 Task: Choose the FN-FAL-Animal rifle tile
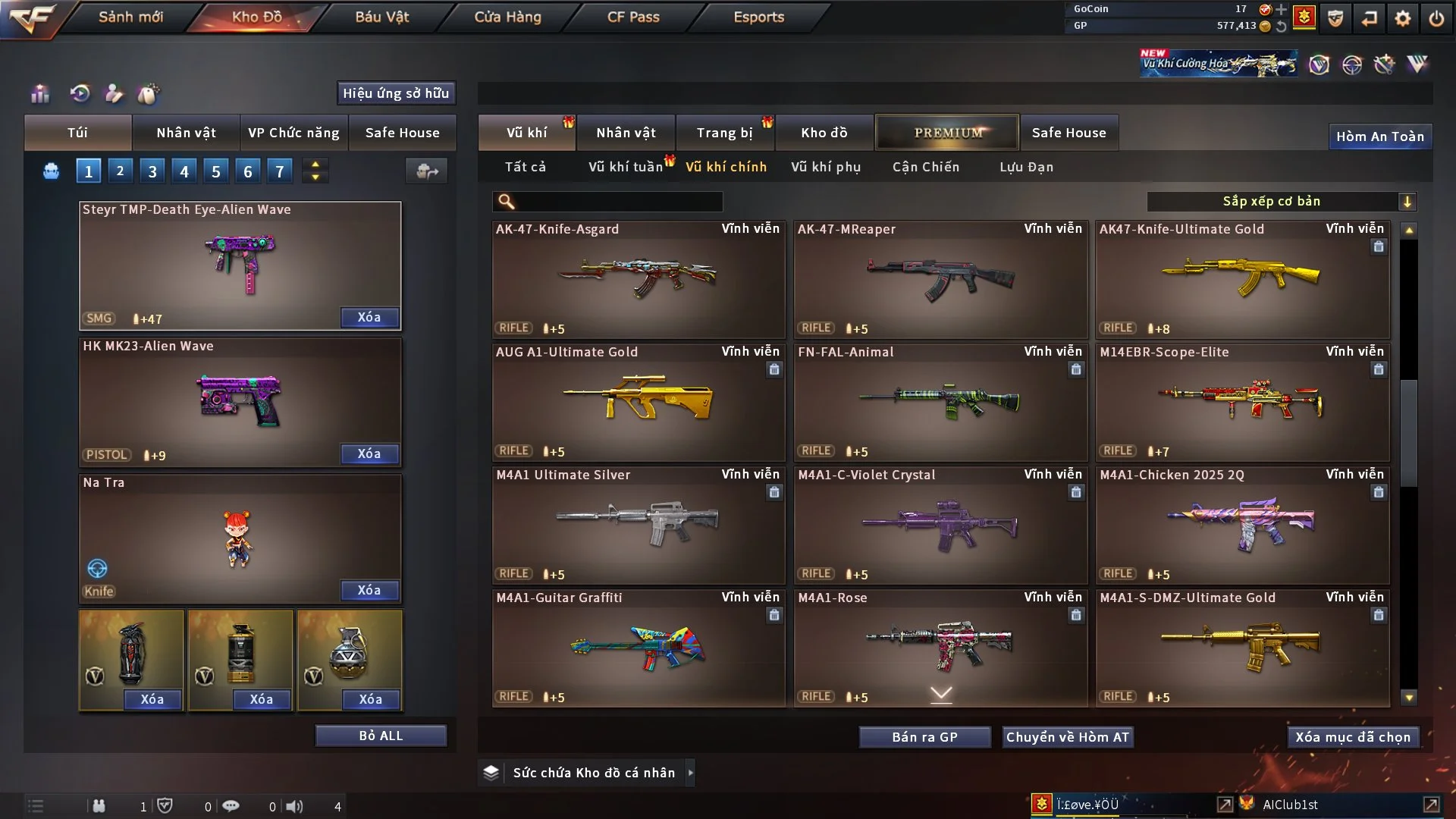940,402
